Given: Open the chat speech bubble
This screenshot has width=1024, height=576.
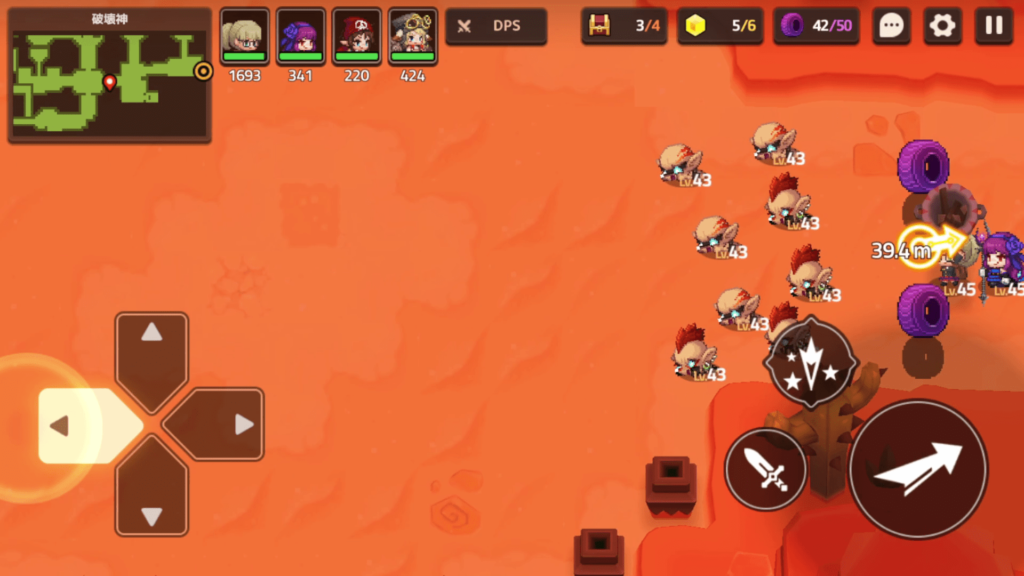Looking at the screenshot, I should [890, 26].
